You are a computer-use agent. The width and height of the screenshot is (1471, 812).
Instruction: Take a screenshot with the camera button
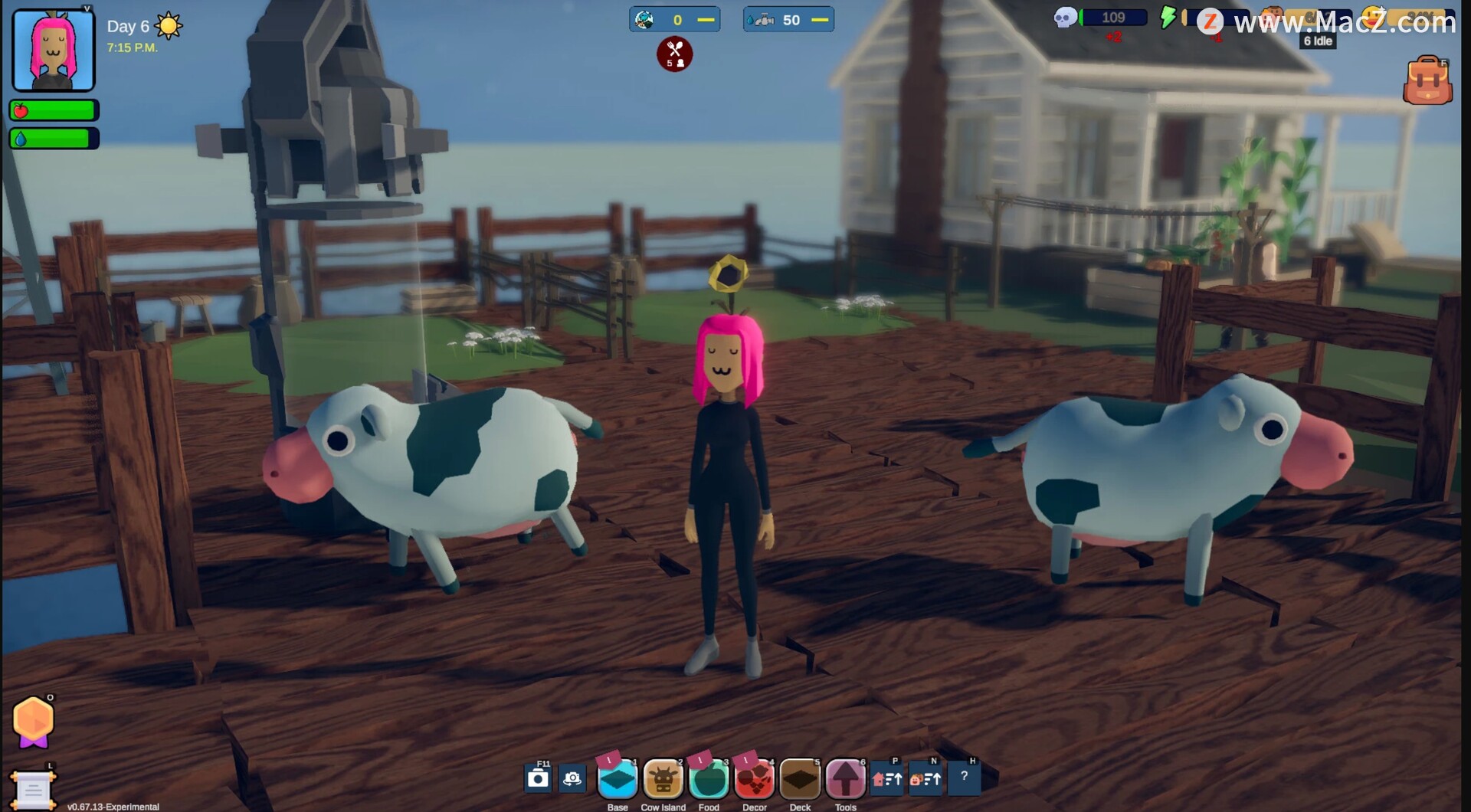[539, 779]
